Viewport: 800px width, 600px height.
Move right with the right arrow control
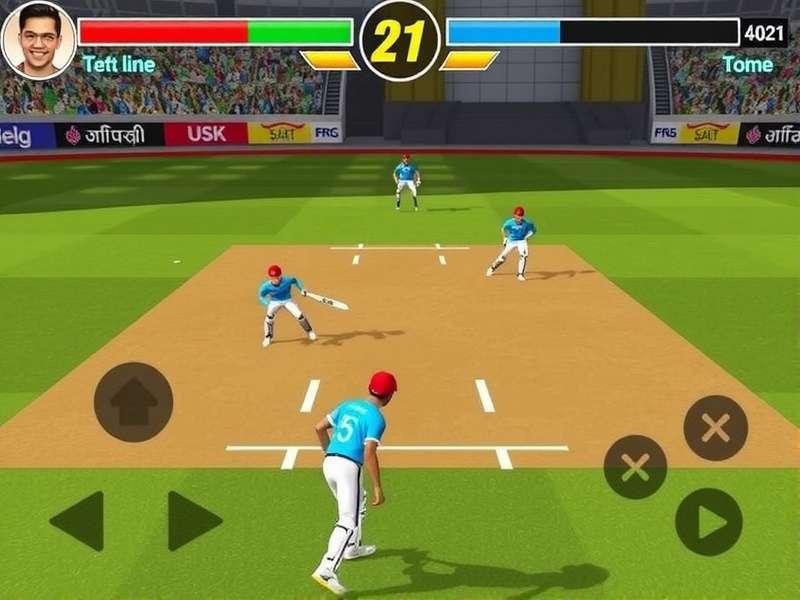tap(193, 520)
